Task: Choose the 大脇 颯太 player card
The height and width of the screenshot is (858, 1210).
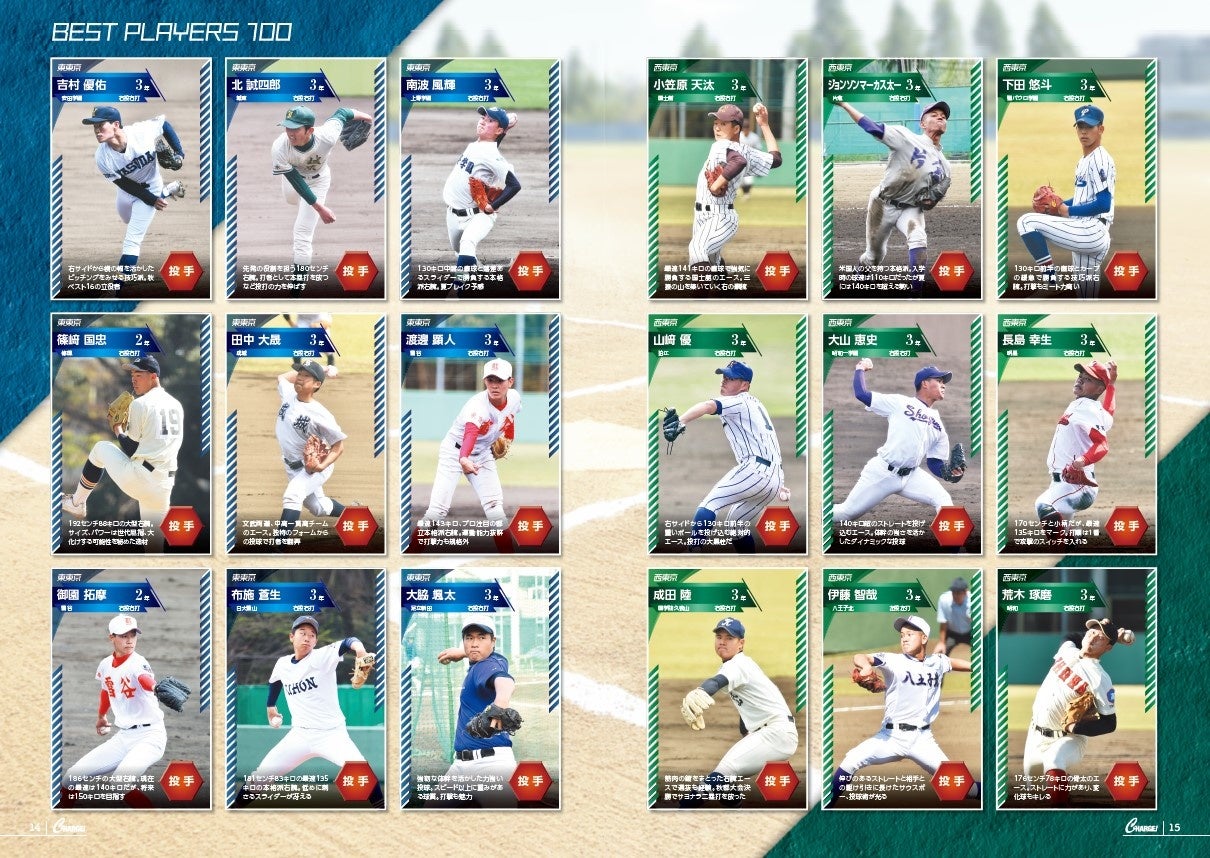Action: 480,689
